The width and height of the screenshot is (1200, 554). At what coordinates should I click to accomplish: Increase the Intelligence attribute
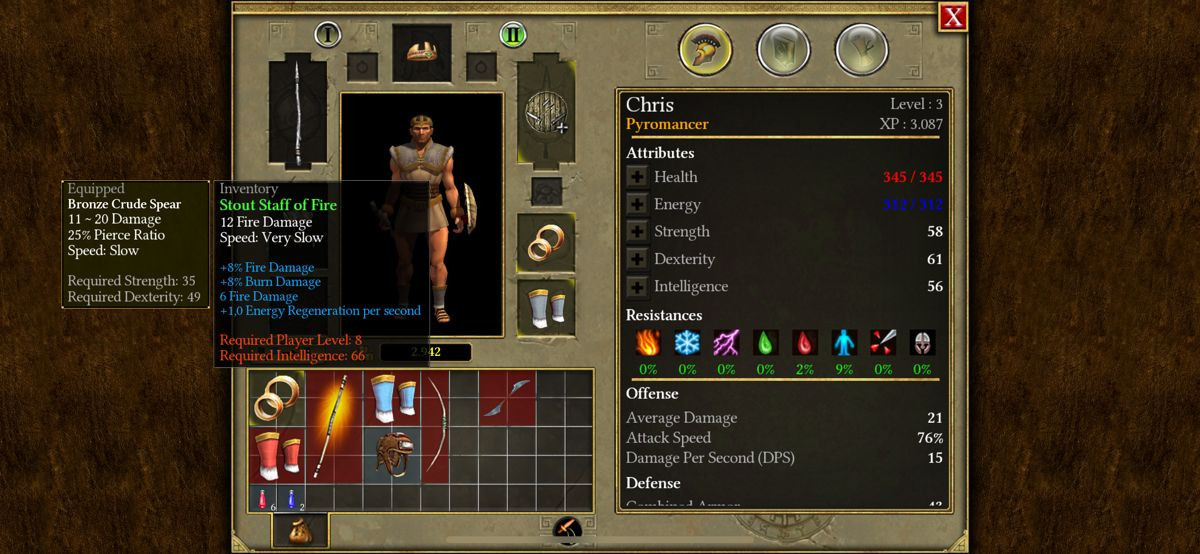(637, 287)
